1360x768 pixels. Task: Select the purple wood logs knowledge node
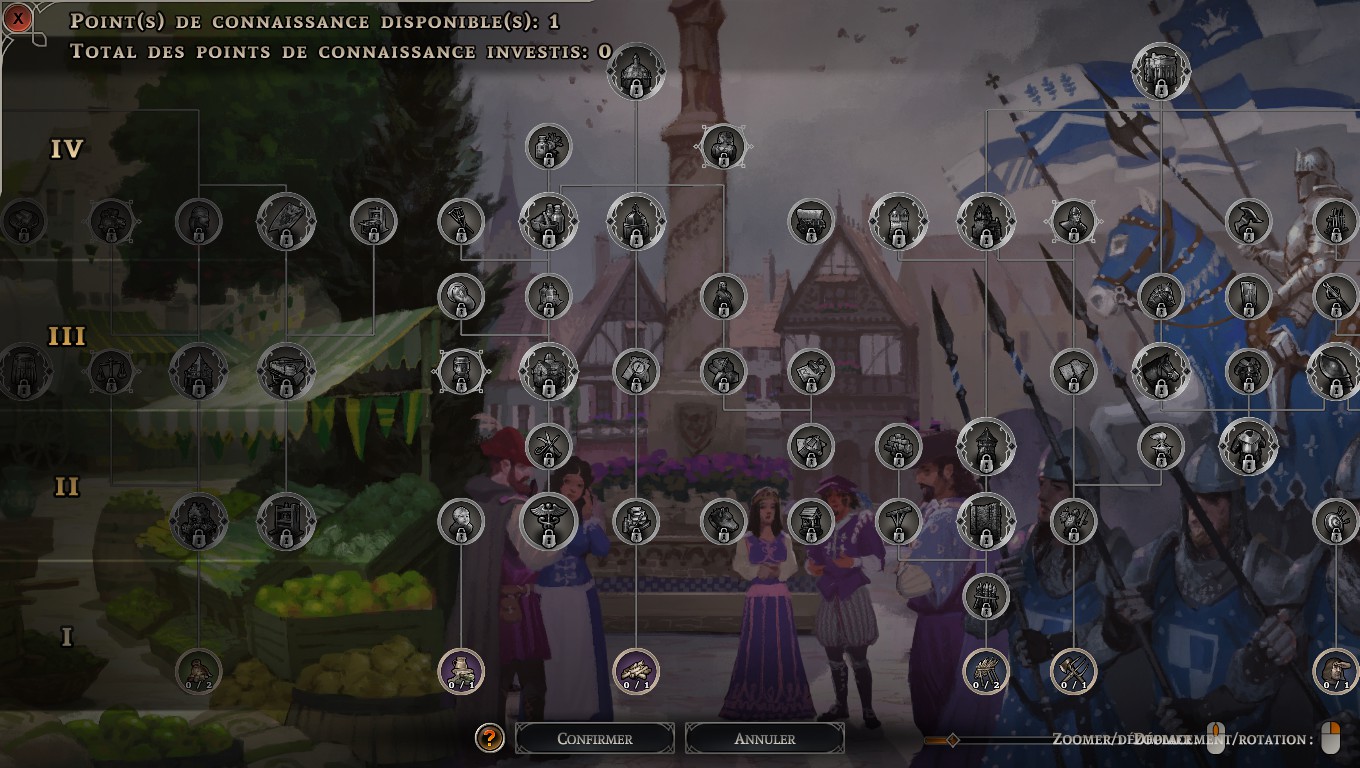click(x=635, y=670)
